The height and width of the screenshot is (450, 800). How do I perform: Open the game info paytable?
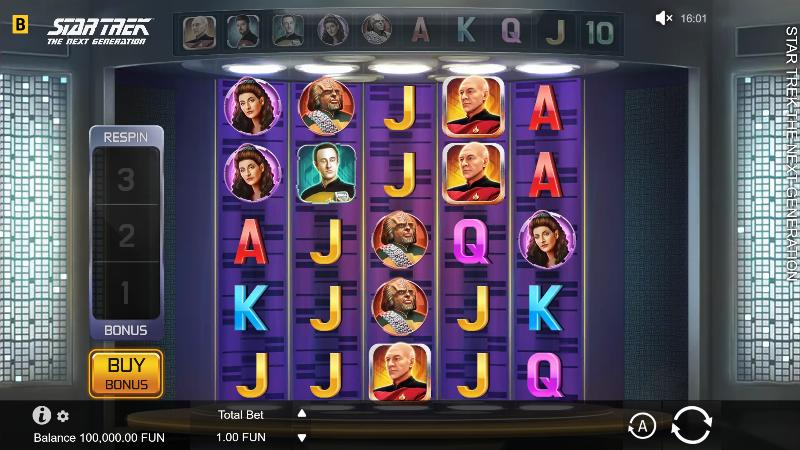pos(42,415)
